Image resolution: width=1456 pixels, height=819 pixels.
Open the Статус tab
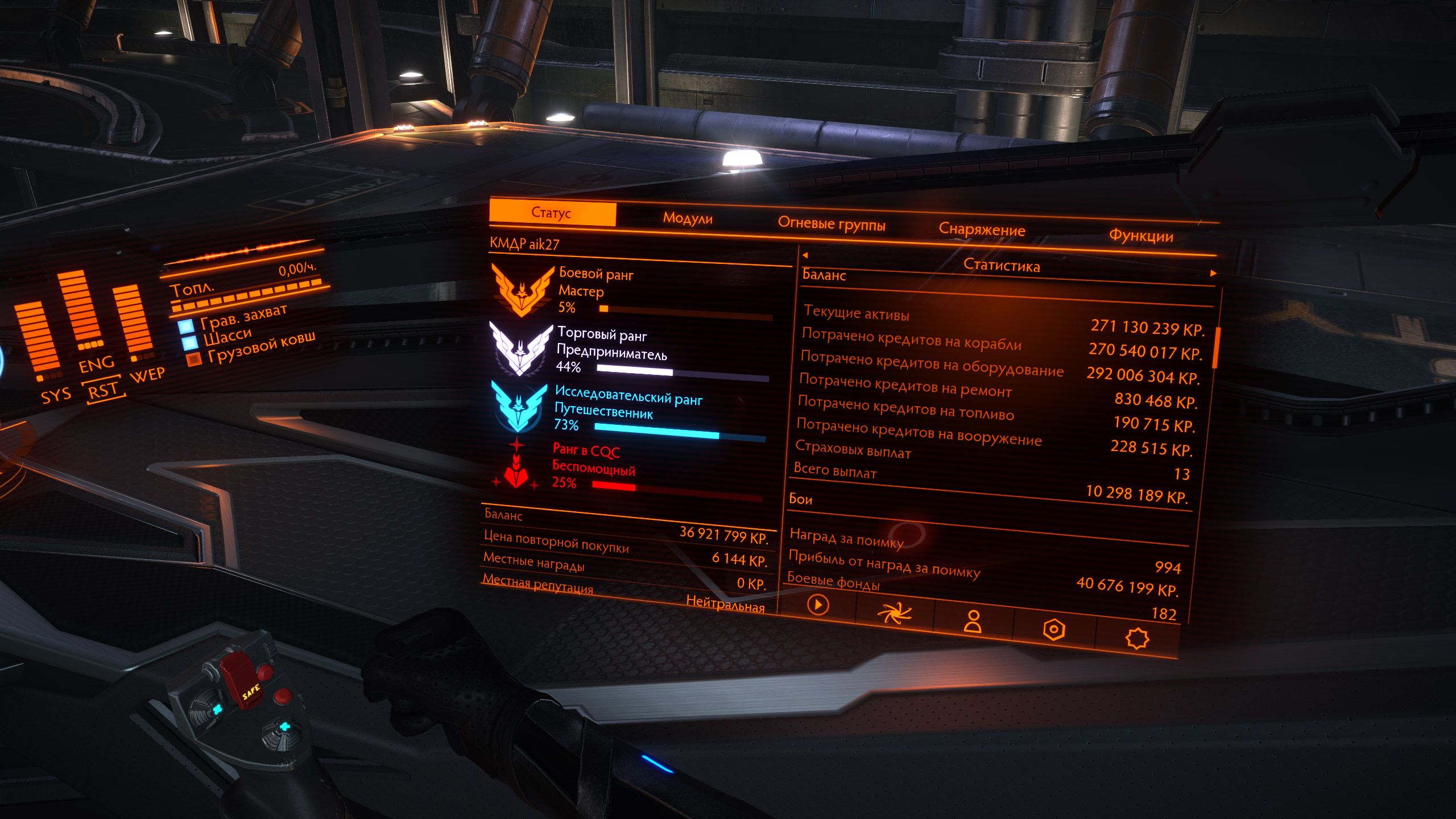[552, 213]
